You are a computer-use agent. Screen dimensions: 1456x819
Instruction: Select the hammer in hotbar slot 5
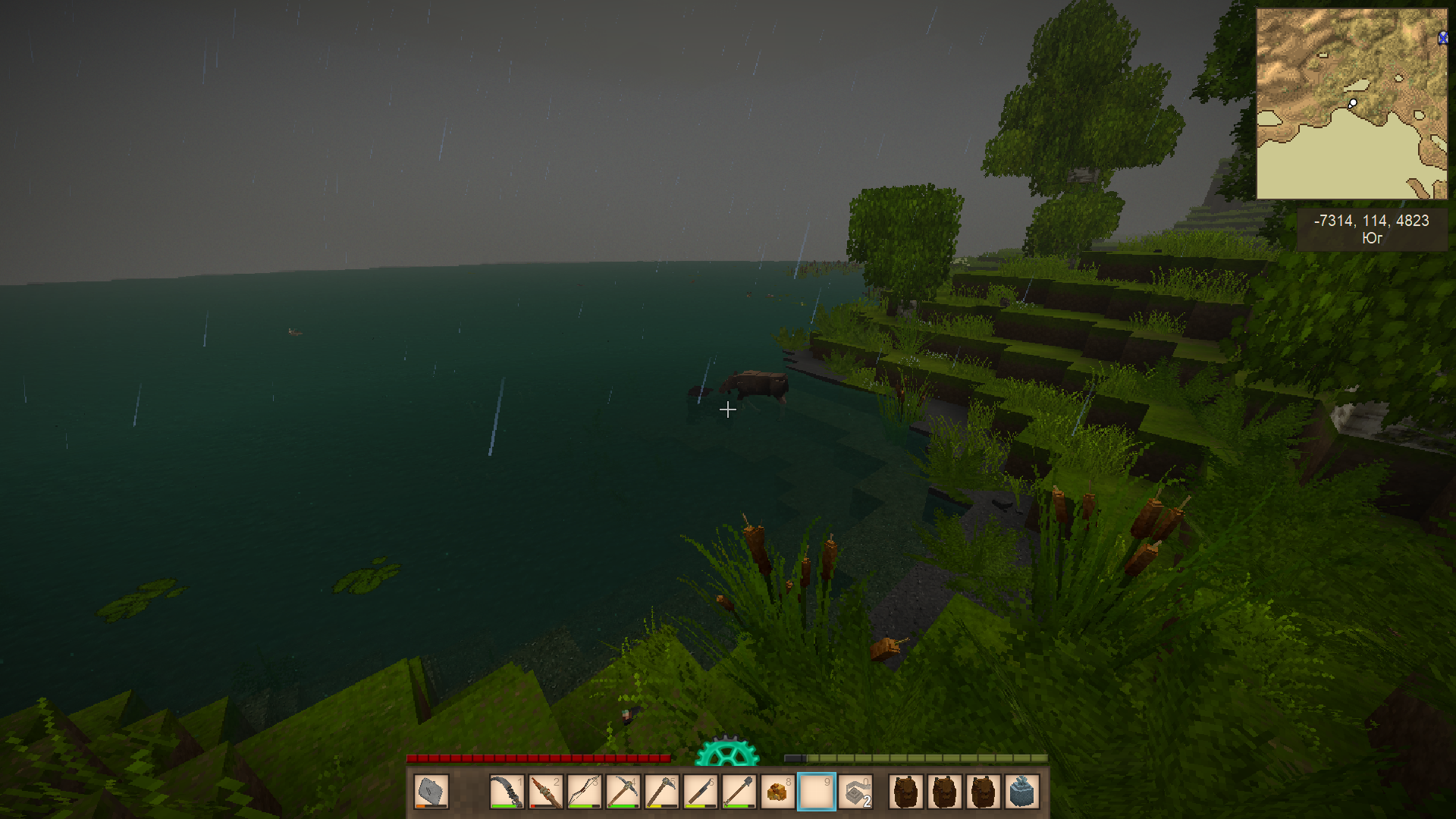[x=661, y=792]
